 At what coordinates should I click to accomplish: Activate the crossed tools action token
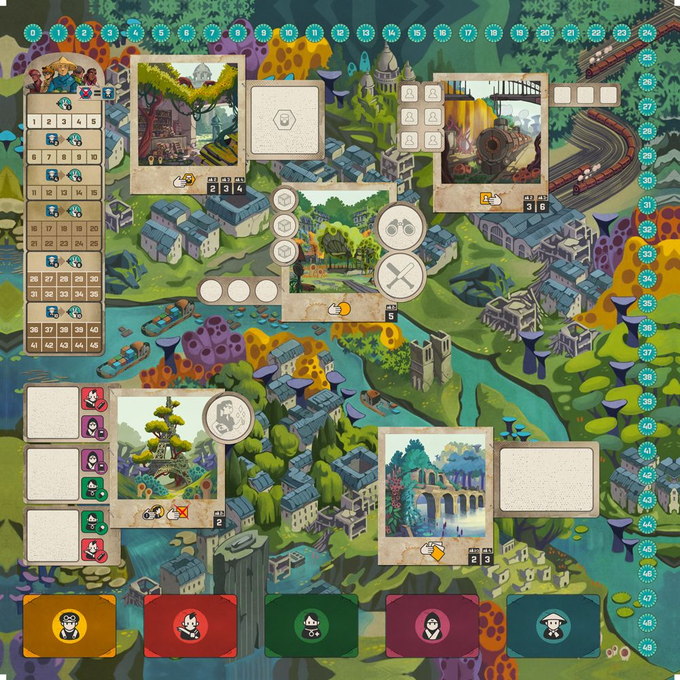(x=400, y=275)
